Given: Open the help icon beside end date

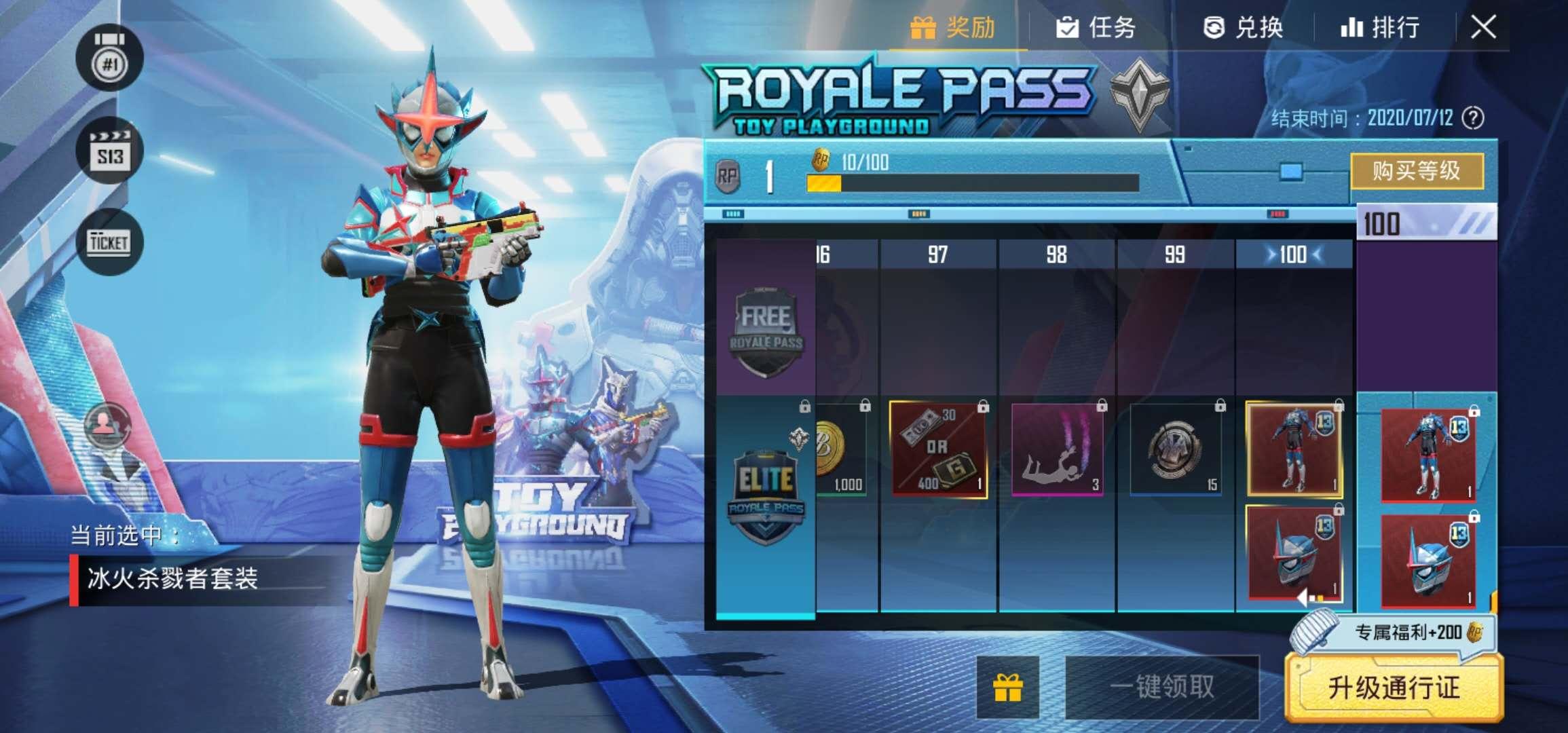Looking at the screenshot, I should point(1472,118).
